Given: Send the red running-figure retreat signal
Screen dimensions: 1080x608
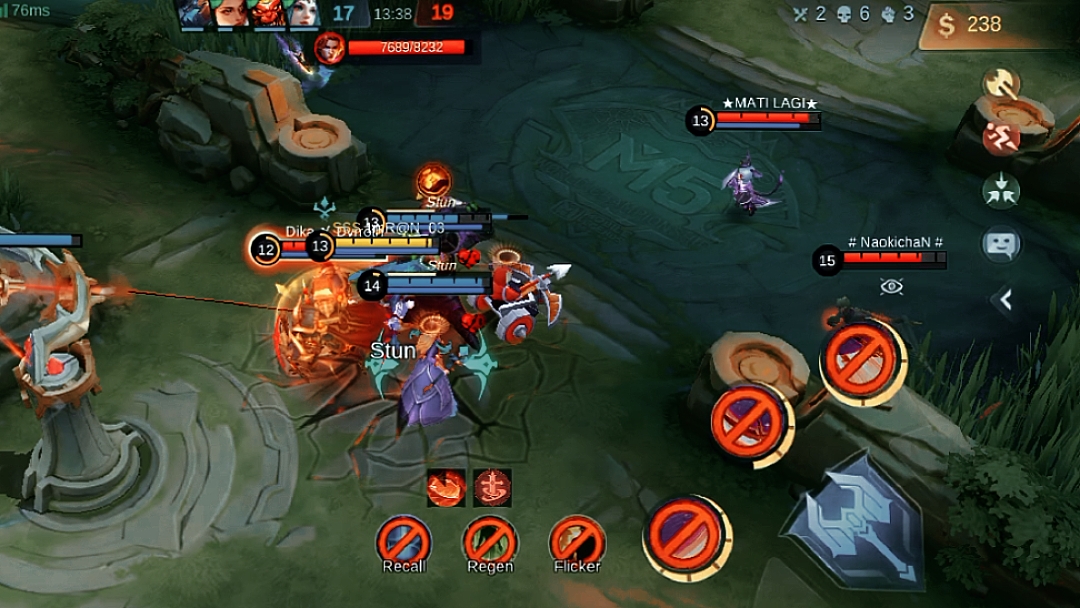Looking at the screenshot, I should pos(1000,137).
